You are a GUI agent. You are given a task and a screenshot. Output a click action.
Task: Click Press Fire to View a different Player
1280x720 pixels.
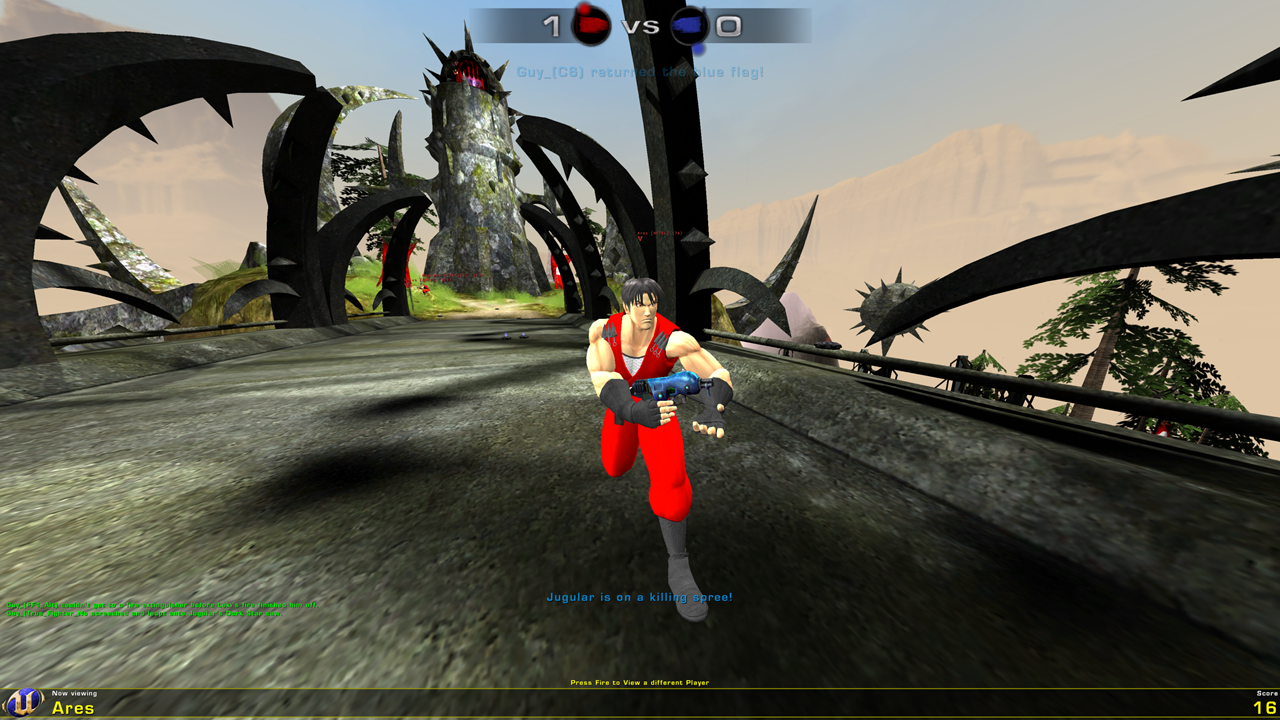(640, 681)
